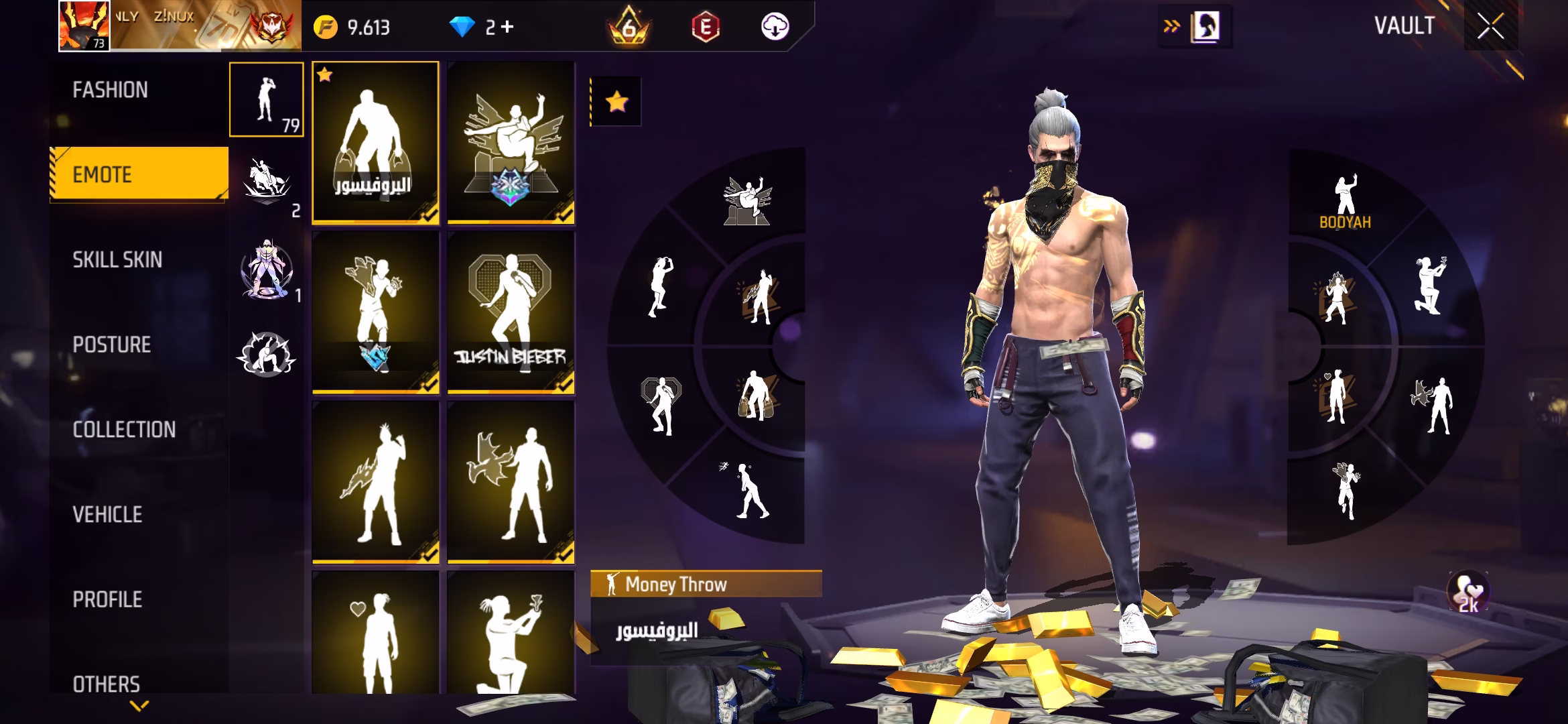The height and width of the screenshot is (724, 1568).
Task: Select the BOOYAH emote wheel slot
Action: (1345, 202)
